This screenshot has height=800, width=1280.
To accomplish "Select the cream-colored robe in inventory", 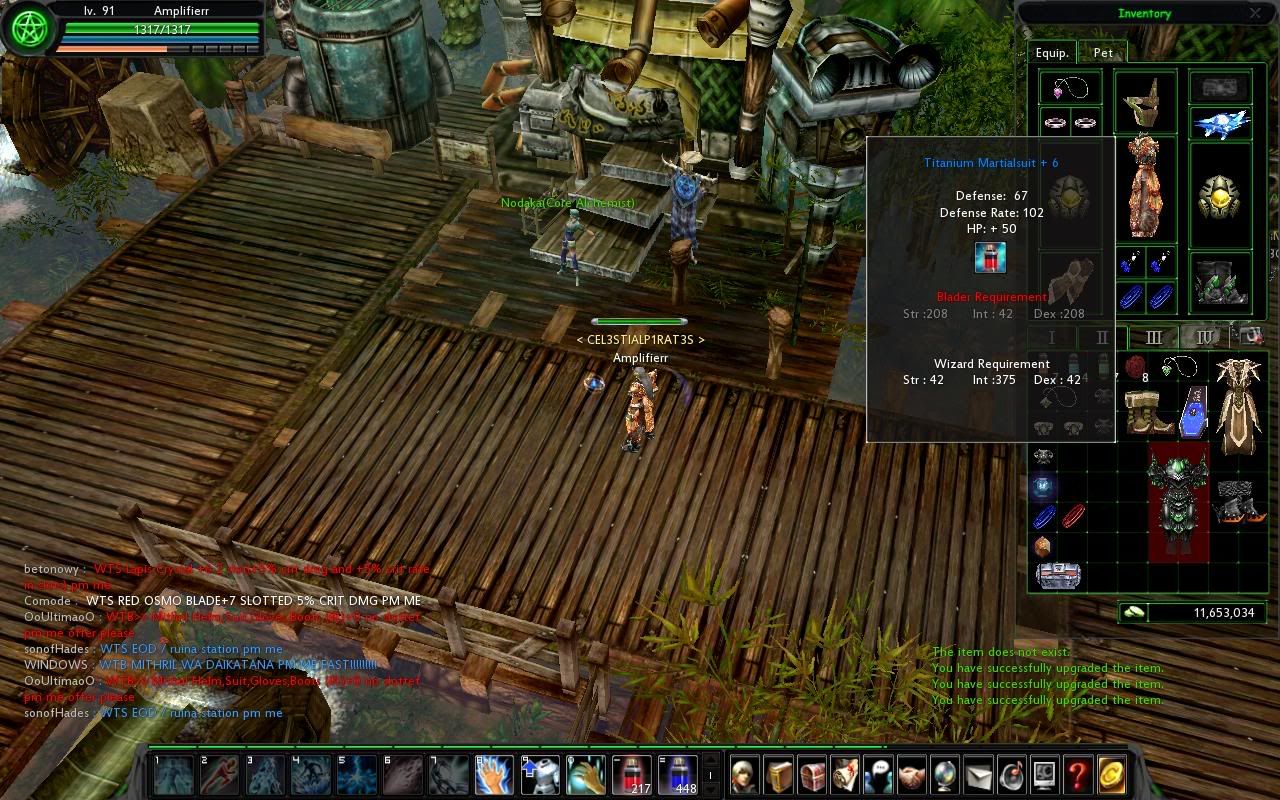I will click(x=1239, y=405).
